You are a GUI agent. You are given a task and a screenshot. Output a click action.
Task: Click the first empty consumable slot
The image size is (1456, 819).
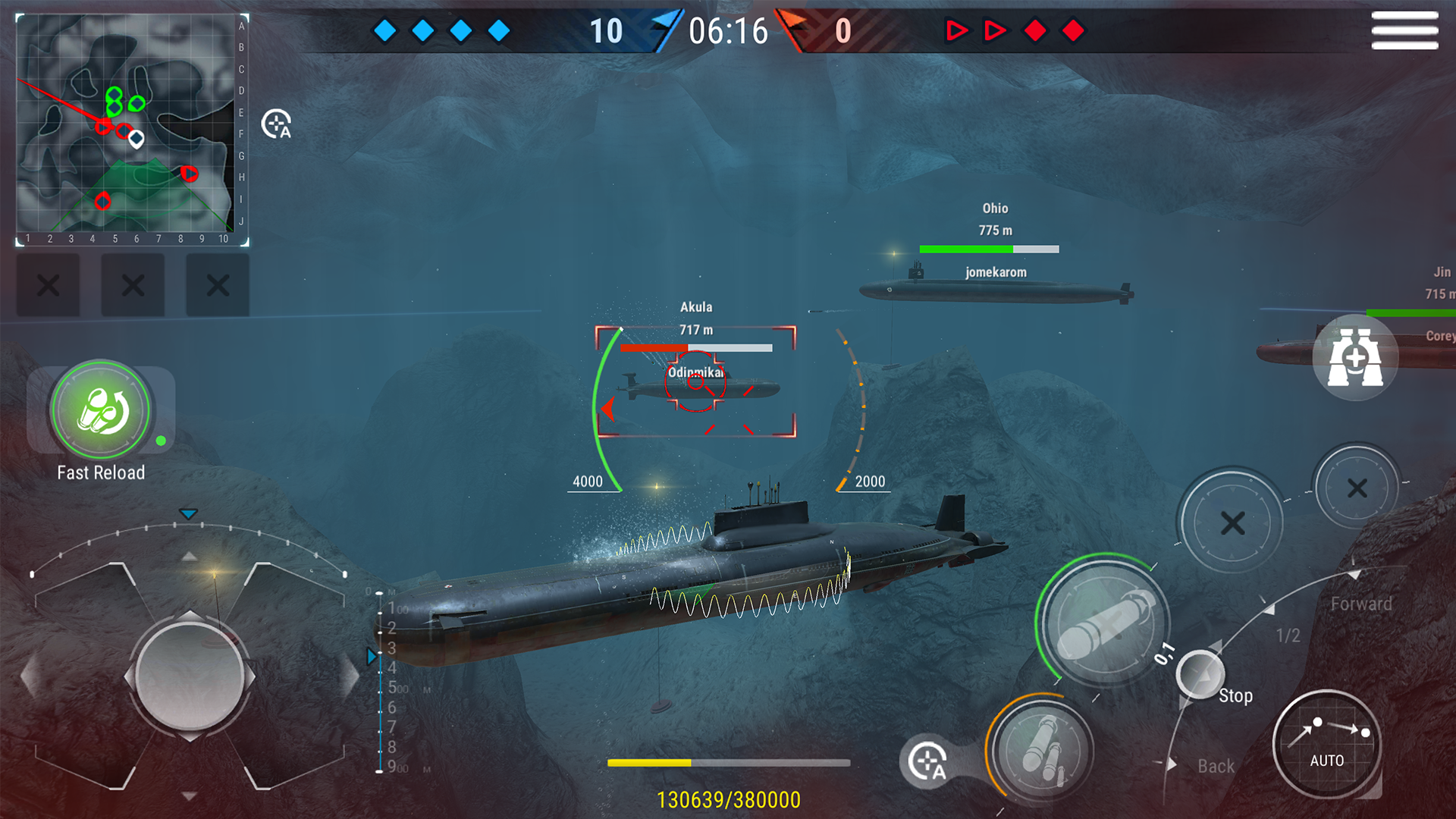49,284
